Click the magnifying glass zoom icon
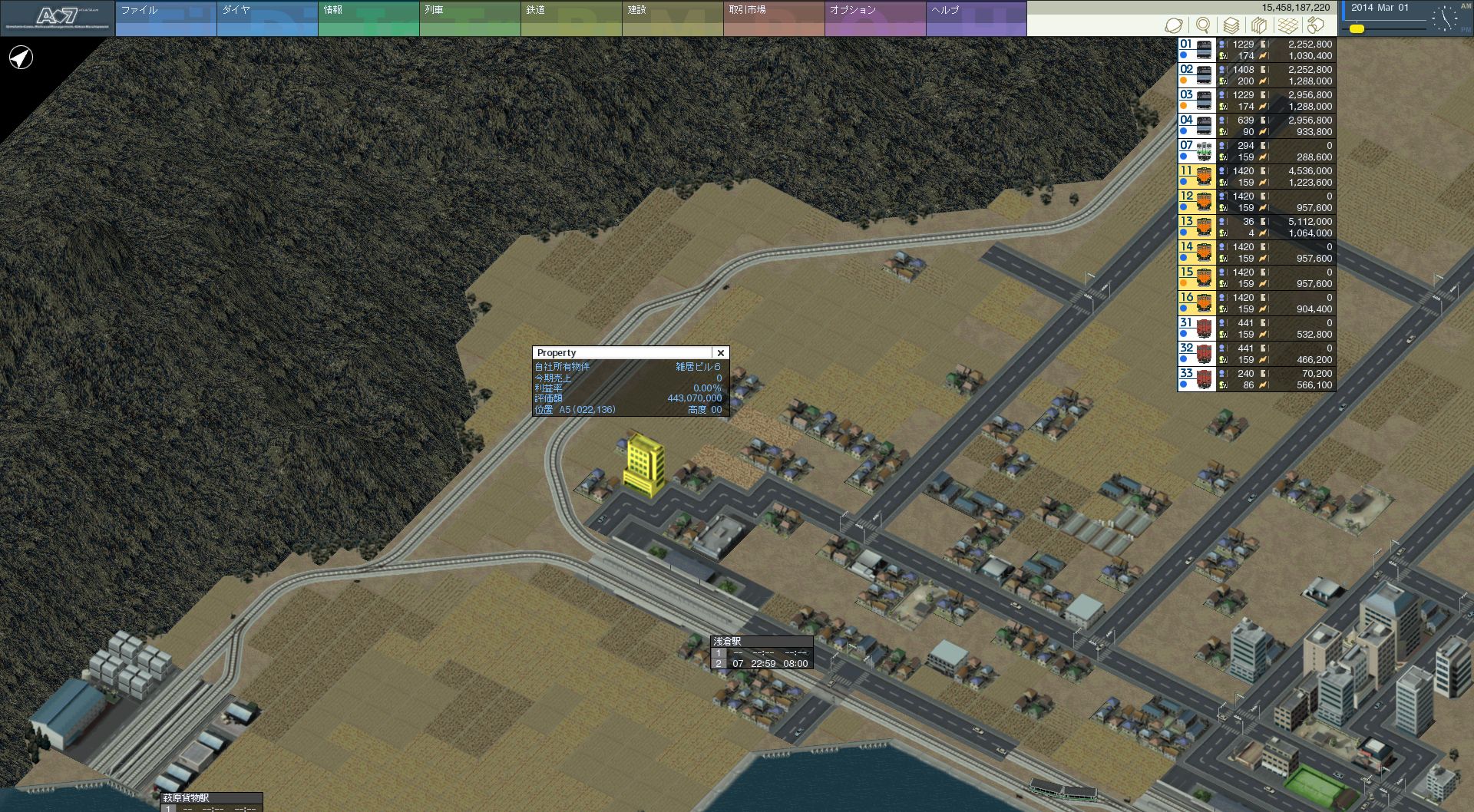The width and height of the screenshot is (1474, 812). (1203, 25)
